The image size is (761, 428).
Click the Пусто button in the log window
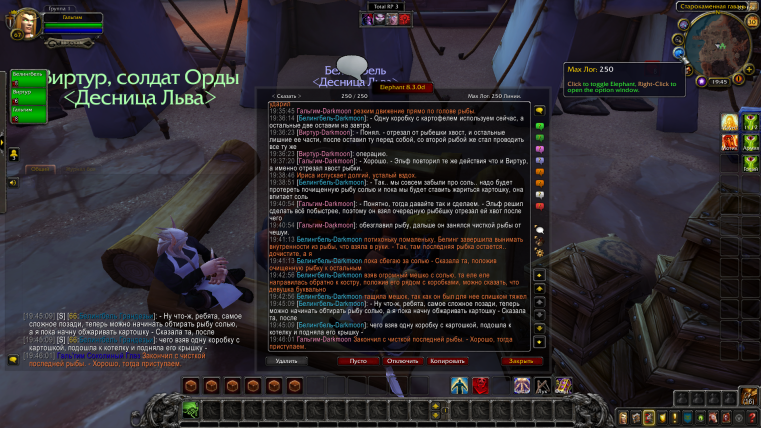click(x=358, y=360)
